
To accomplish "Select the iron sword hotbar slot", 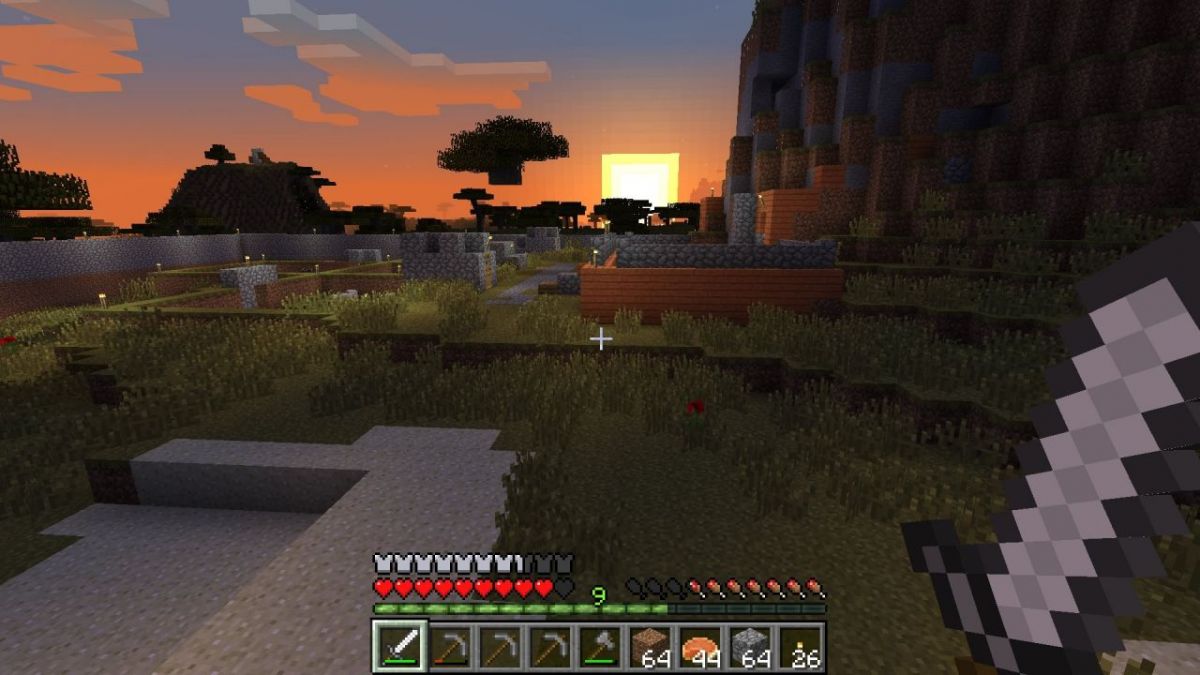I will (x=401, y=645).
